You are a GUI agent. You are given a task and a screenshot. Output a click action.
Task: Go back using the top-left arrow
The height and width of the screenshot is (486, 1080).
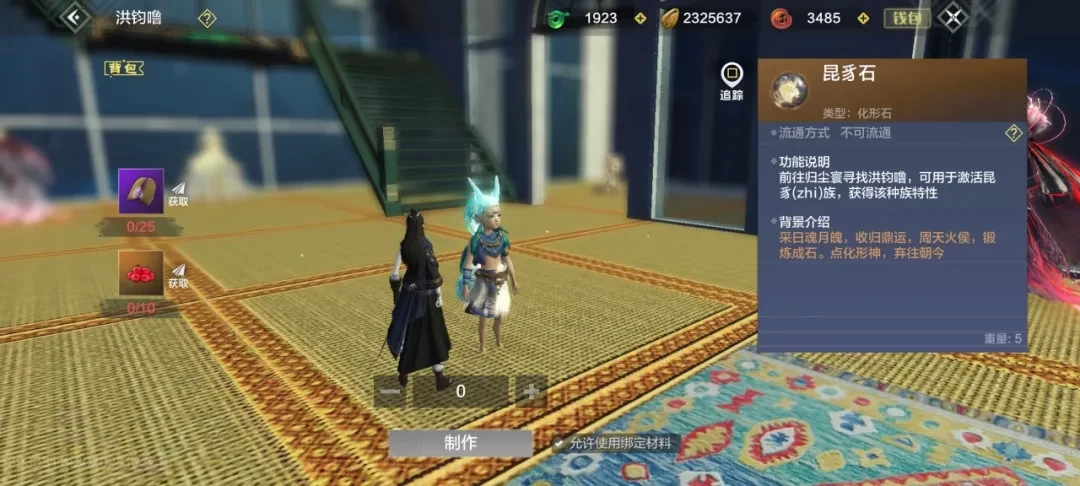click(x=74, y=17)
